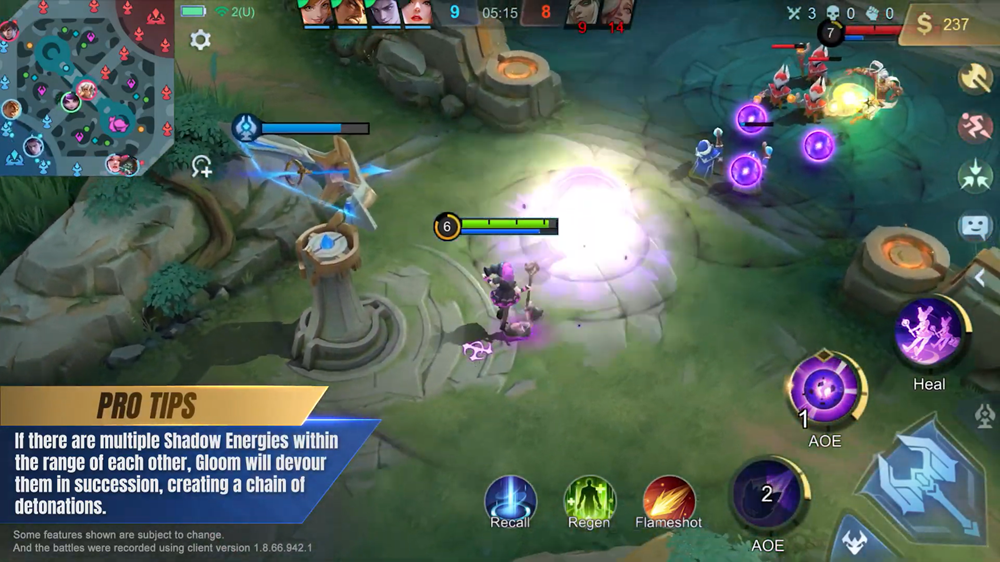Tap the lock-target plus icon below the gear
This screenshot has width=1000, height=562.
coord(202,166)
